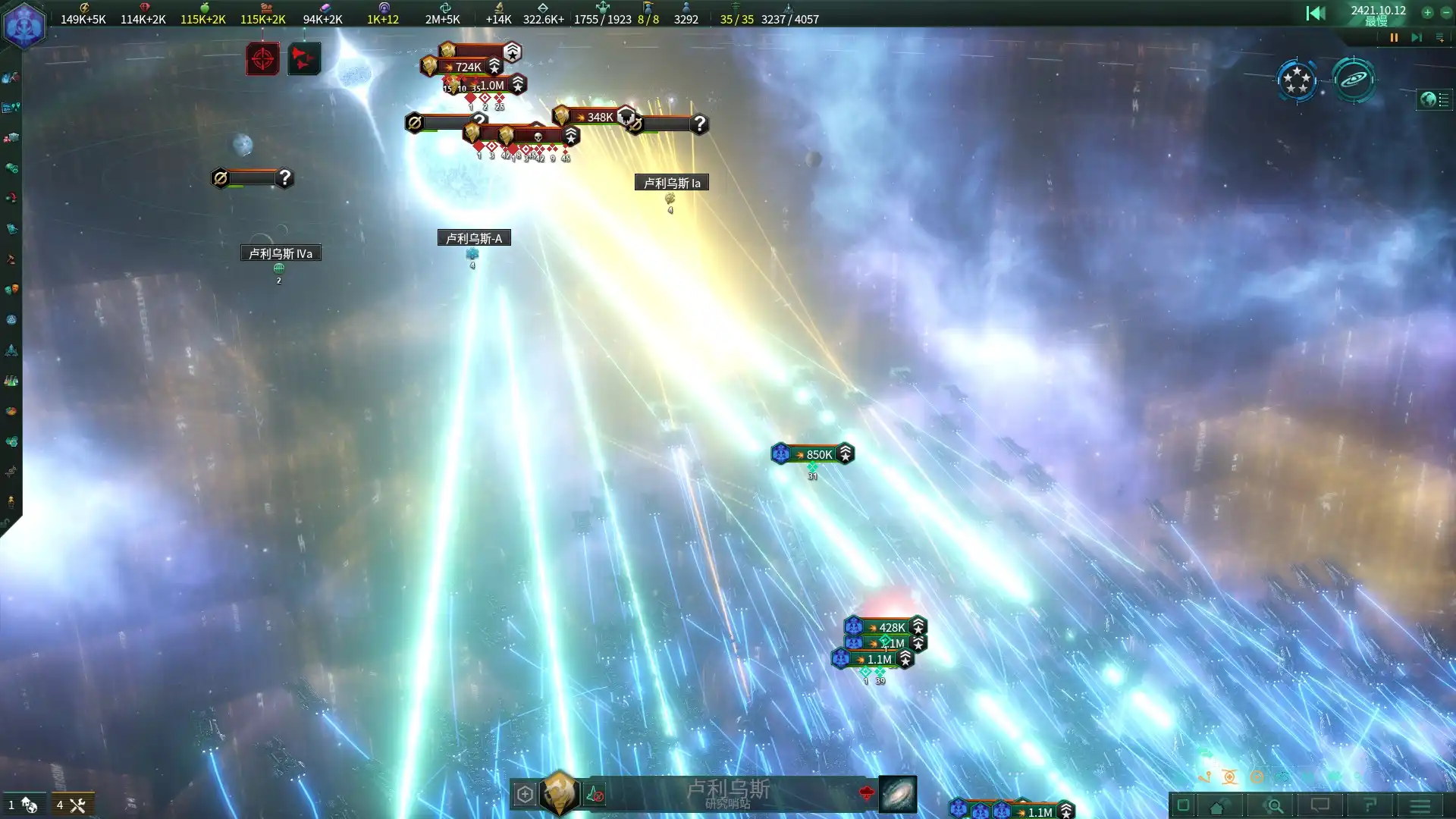Open the teal galaxy spiral round icon

1354,80
